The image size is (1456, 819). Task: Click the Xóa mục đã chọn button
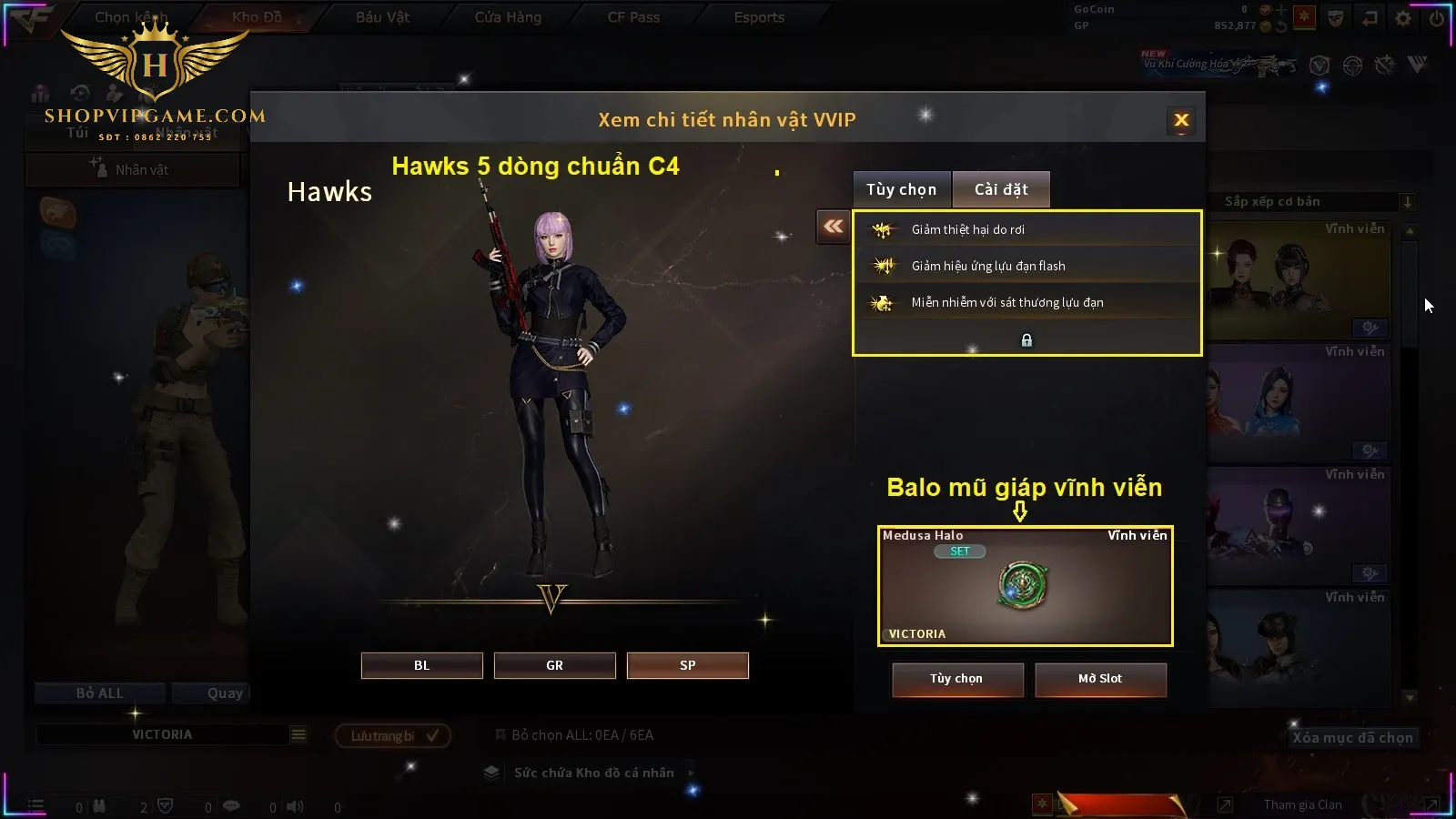tap(1352, 738)
